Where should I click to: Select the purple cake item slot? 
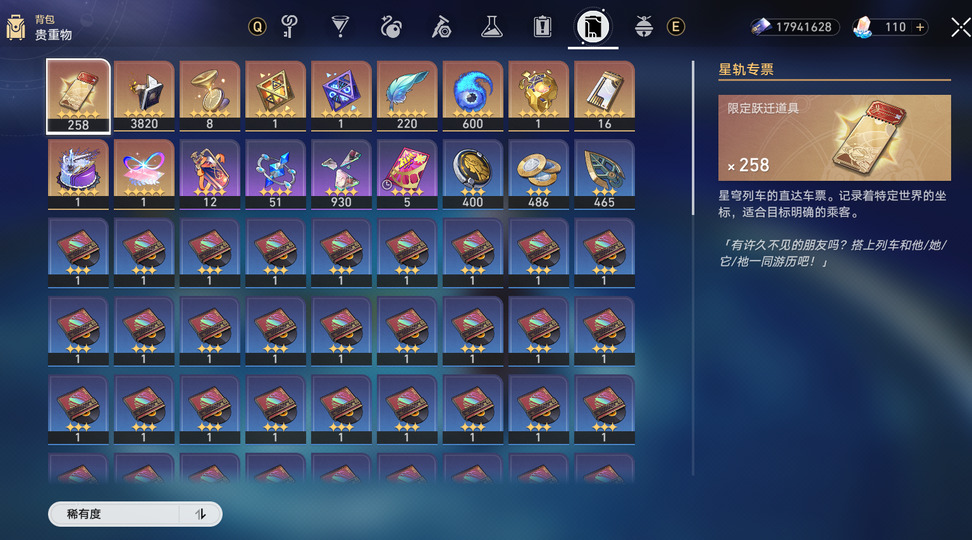tap(78, 174)
